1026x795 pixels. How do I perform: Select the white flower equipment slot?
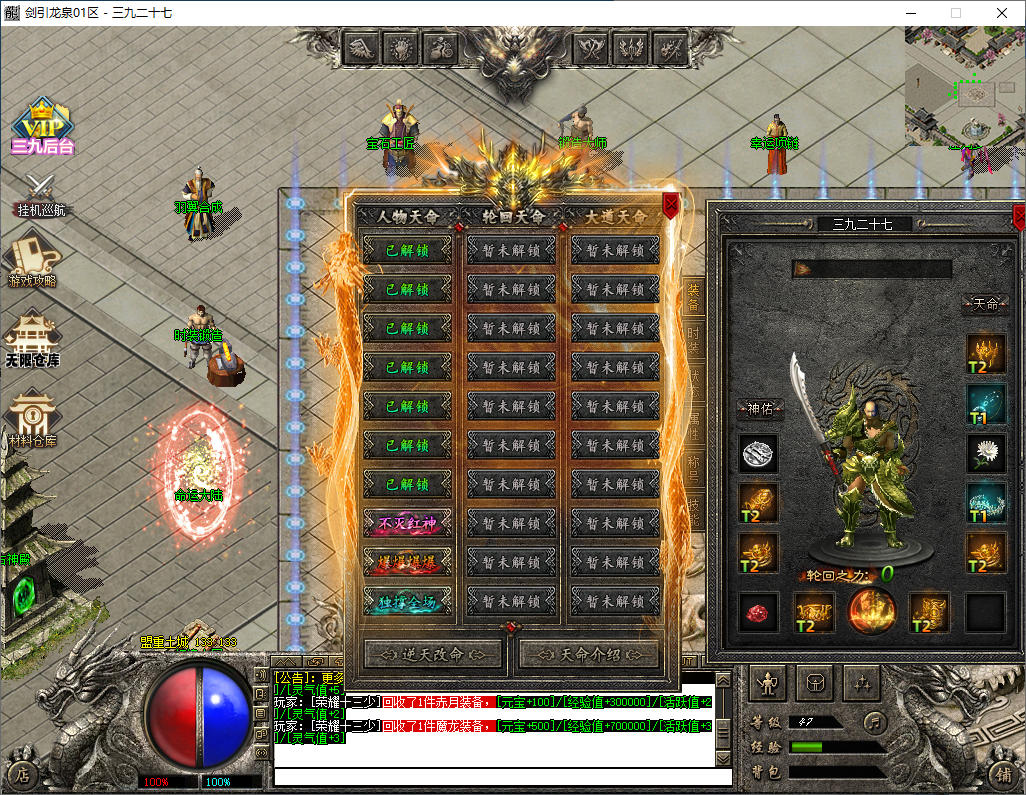(986, 453)
